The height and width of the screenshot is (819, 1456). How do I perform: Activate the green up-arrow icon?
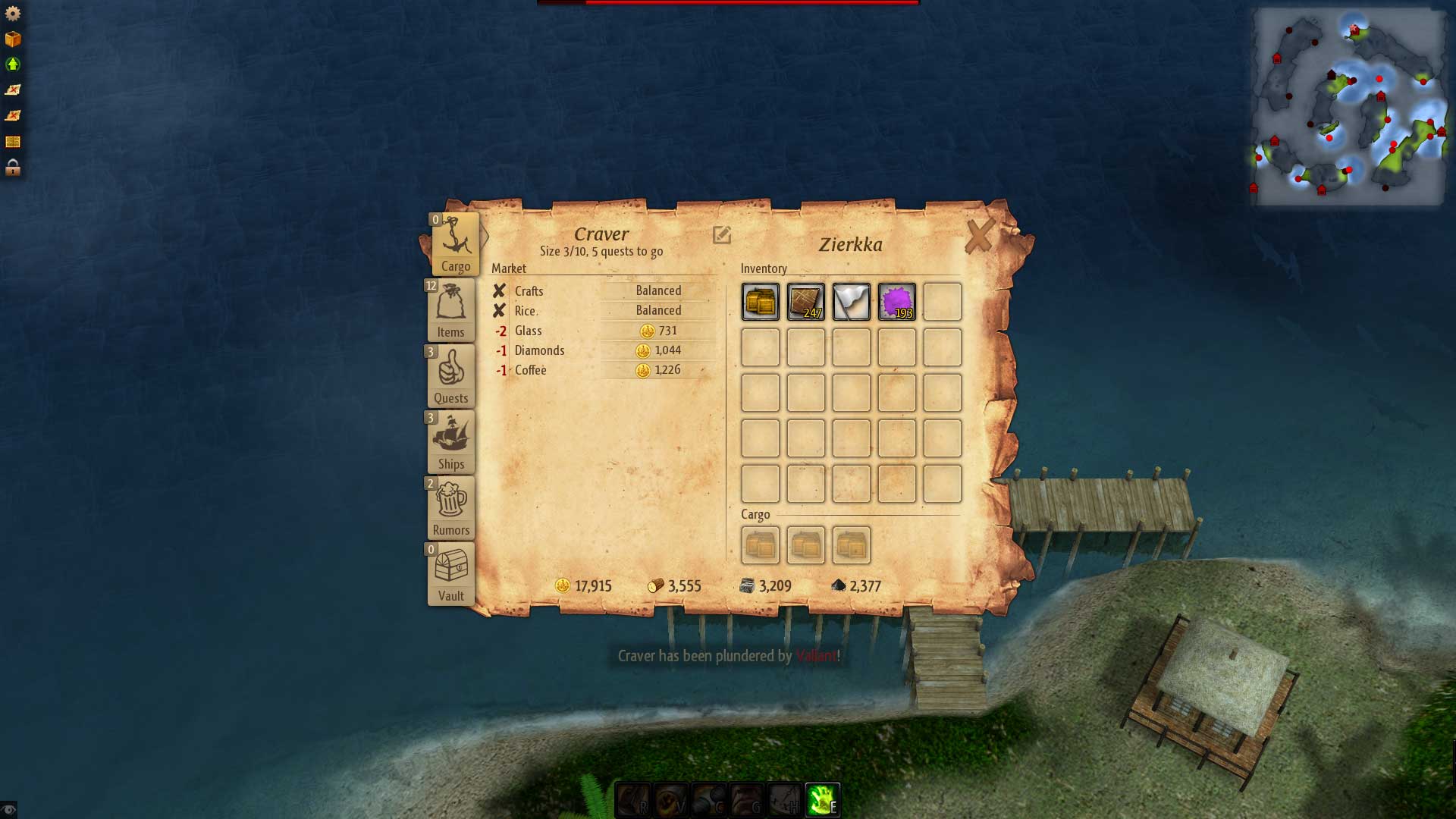pyautogui.click(x=13, y=64)
